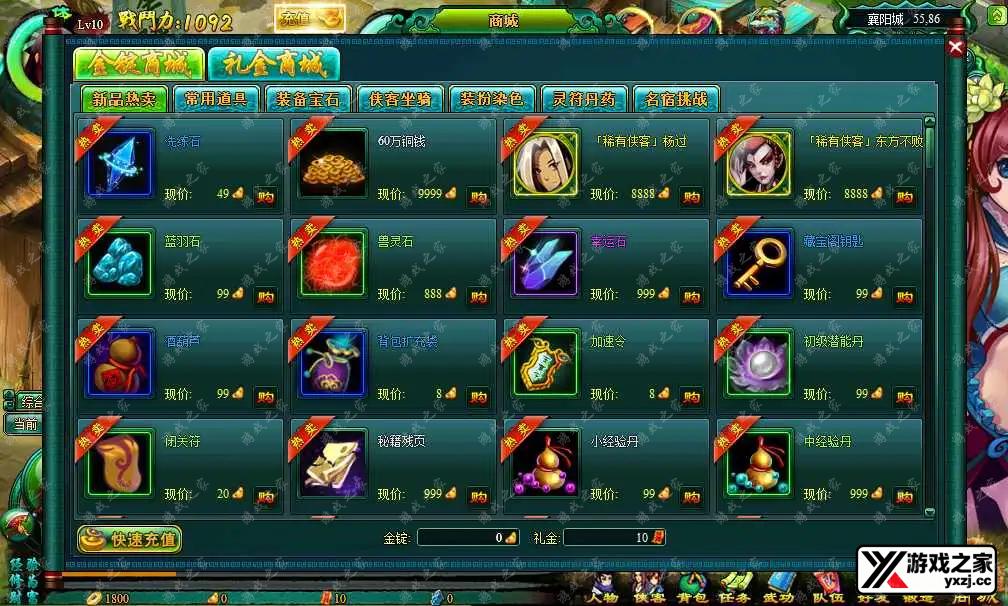
Task: Switch to the 侠客坐骑 category
Action: (400, 99)
